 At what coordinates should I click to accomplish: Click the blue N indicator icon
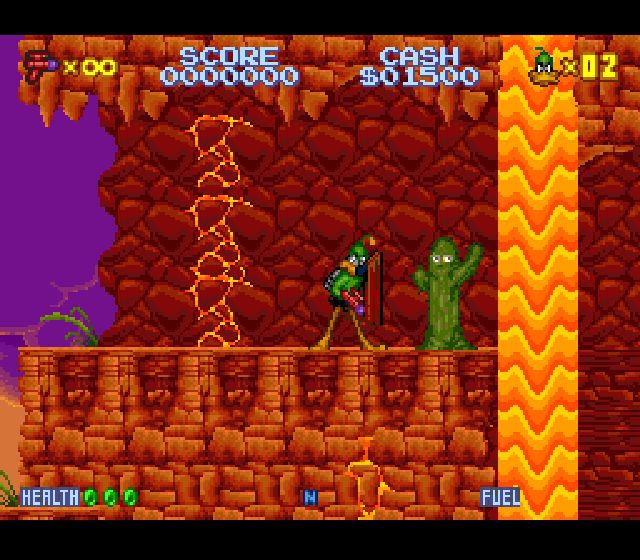(310, 496)
